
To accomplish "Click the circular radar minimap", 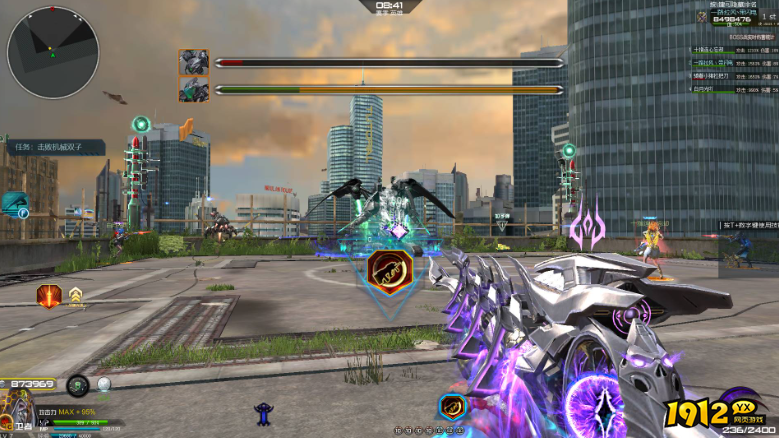I will tap(53, 52).
